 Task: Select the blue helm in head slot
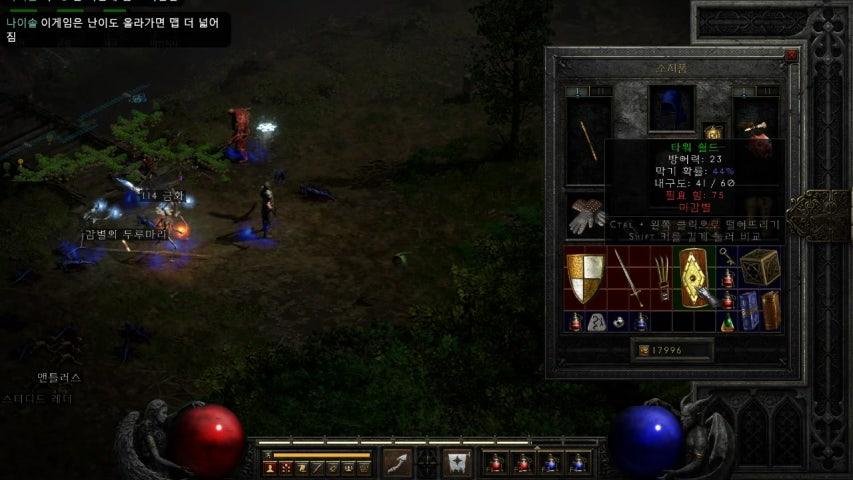[671, 108]
